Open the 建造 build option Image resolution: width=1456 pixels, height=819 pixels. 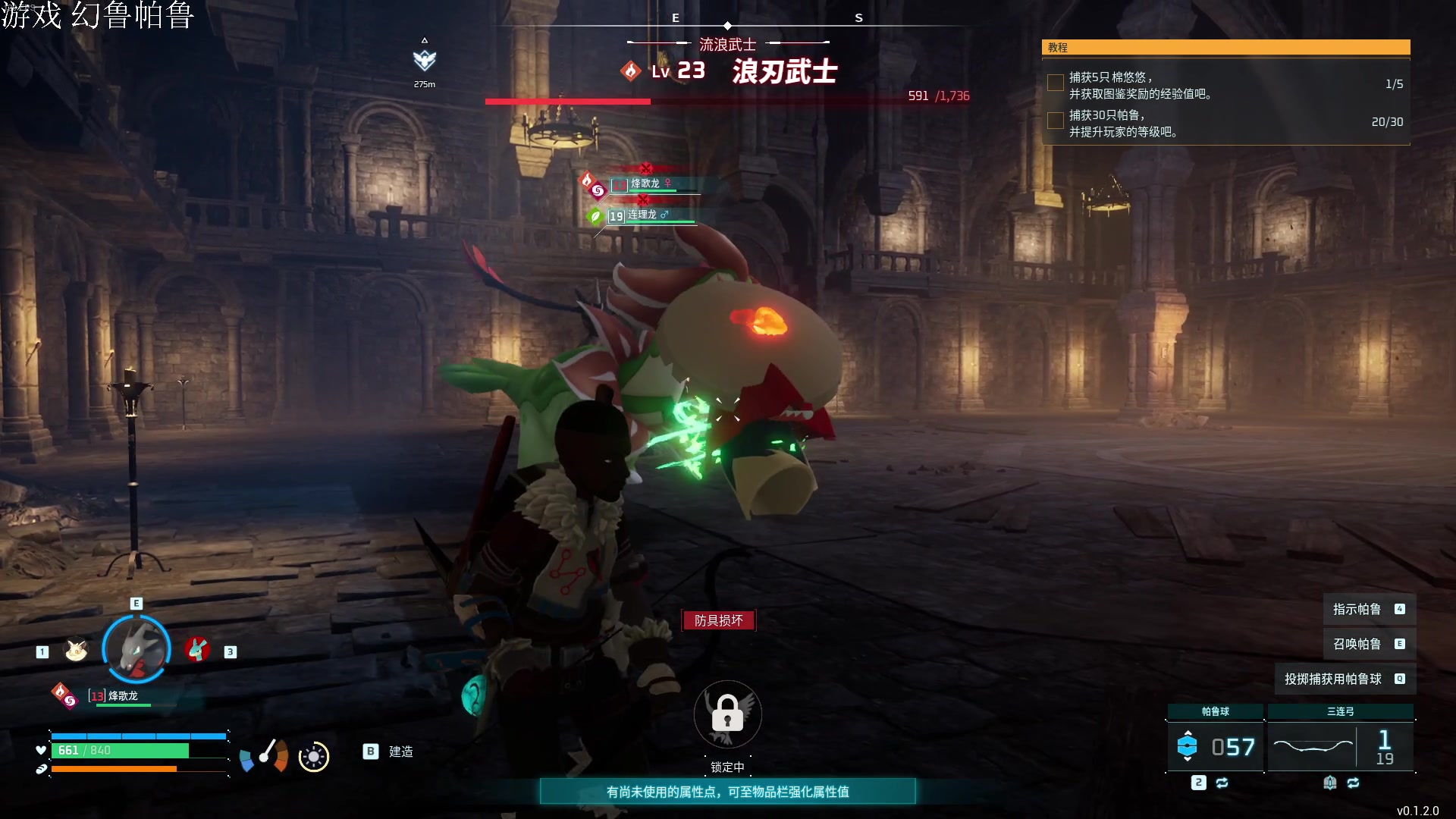coord(400,752)
